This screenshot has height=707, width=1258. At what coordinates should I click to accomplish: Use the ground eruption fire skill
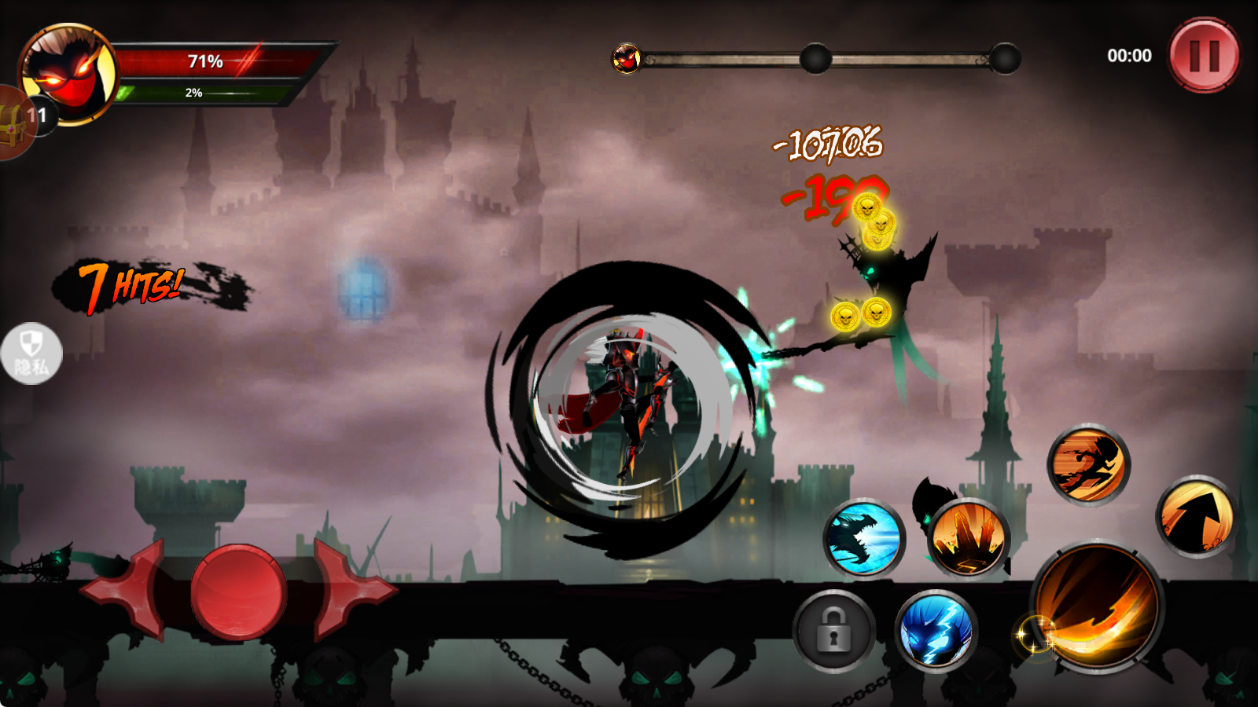[x=968, y=539]
